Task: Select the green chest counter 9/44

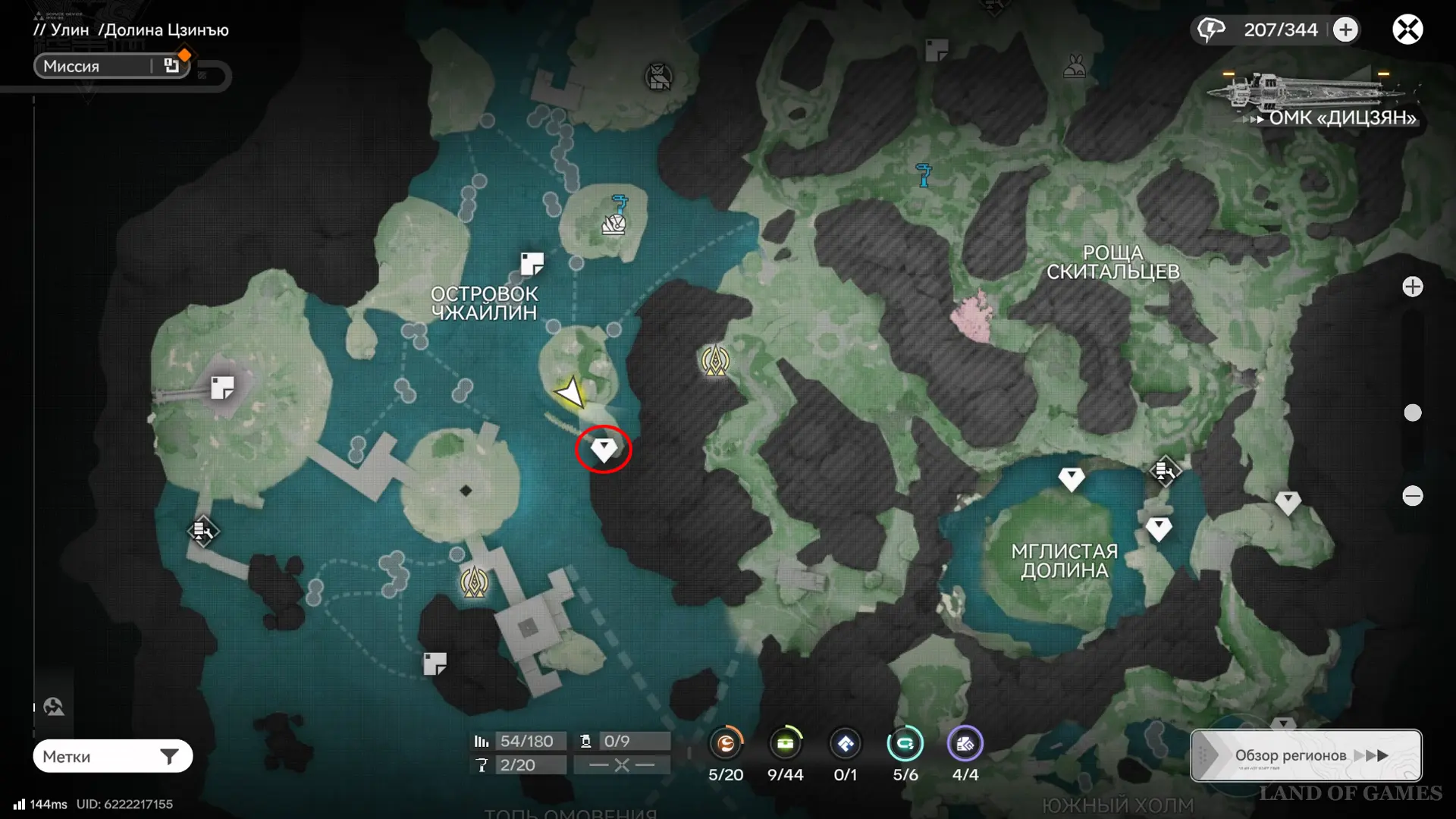Action: pos(785,744)
